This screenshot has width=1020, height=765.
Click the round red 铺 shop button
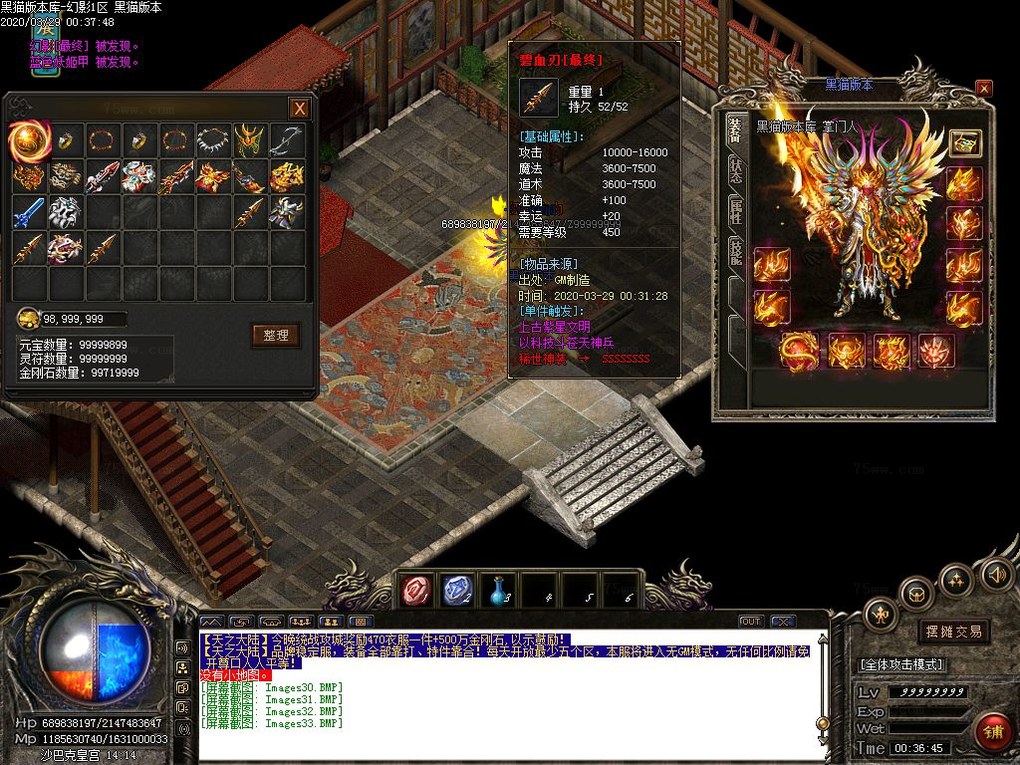(x=994, y=733)
